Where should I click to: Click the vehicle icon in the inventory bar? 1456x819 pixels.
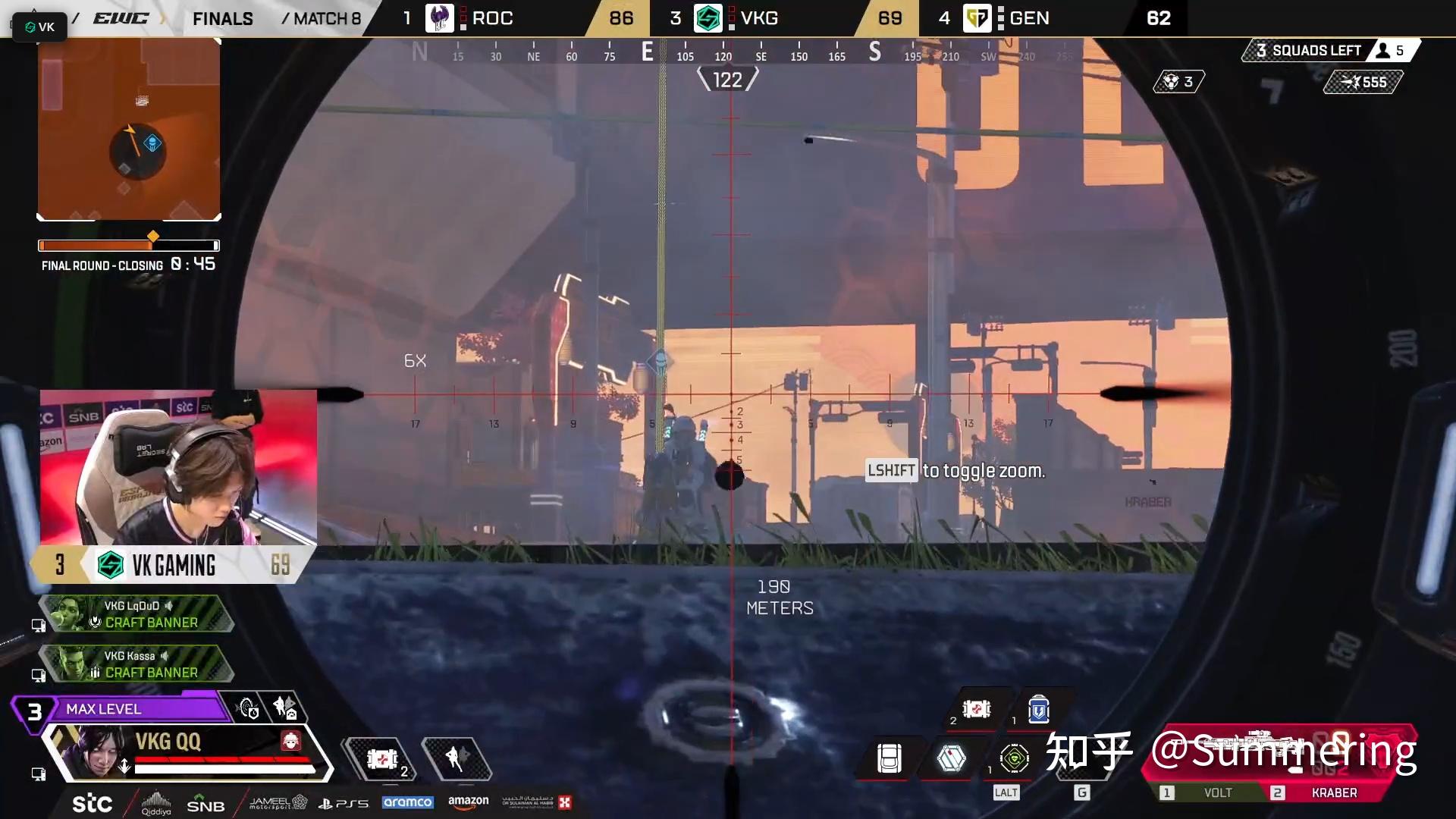pos(889,758)
